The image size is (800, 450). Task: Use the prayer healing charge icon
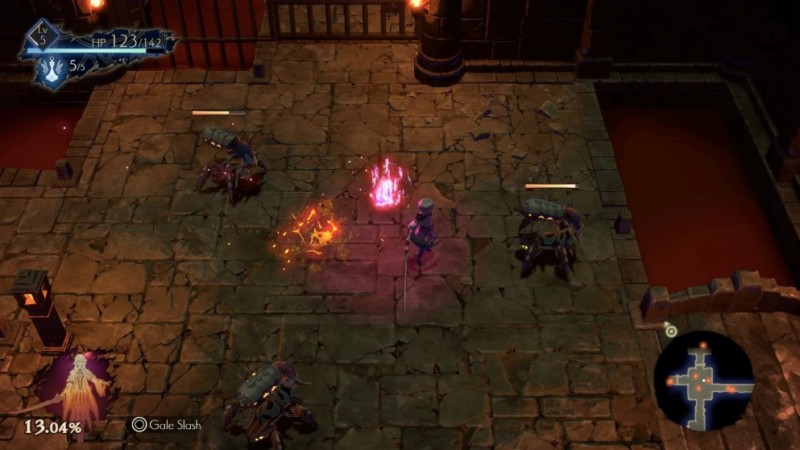click(48, 69)
